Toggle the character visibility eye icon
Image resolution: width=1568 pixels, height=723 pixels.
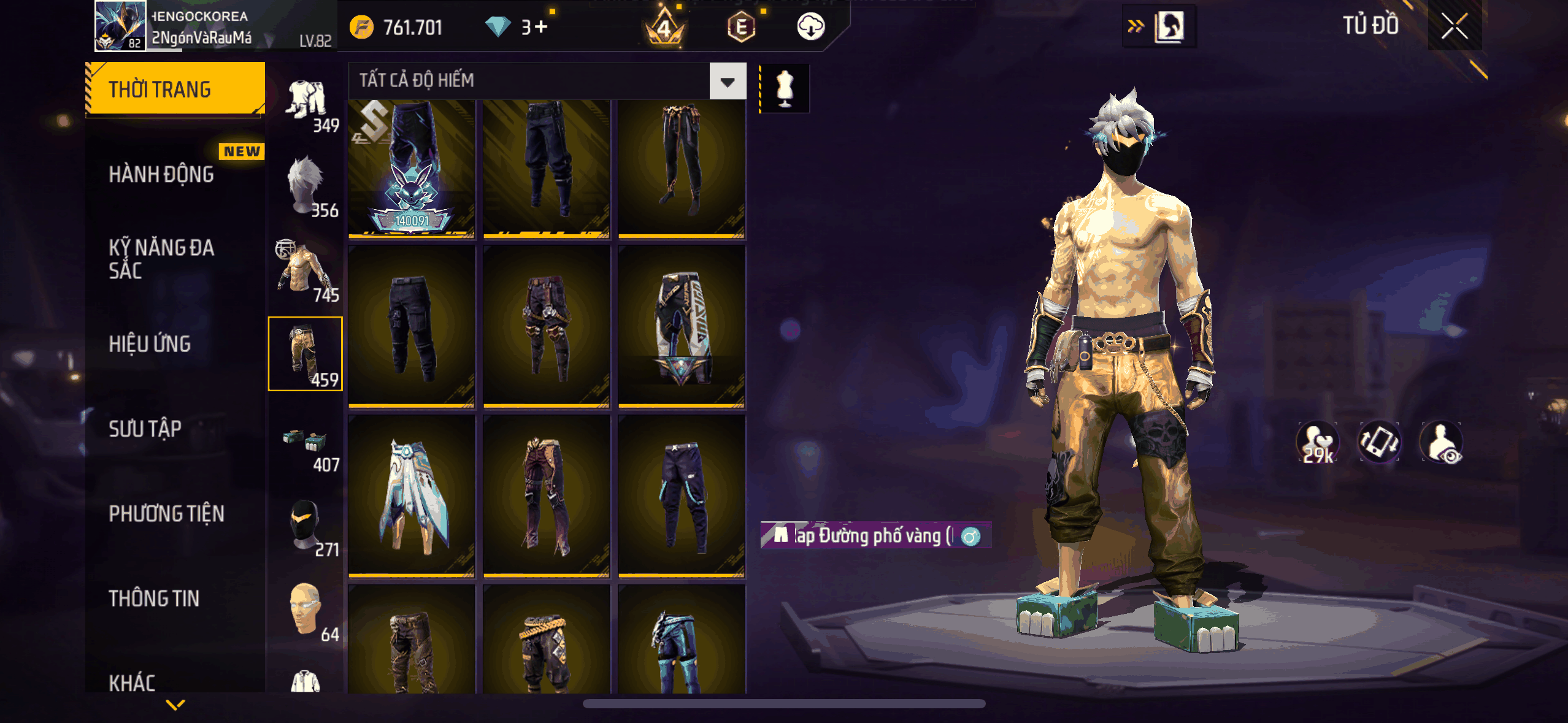[x=1442, y=442]
